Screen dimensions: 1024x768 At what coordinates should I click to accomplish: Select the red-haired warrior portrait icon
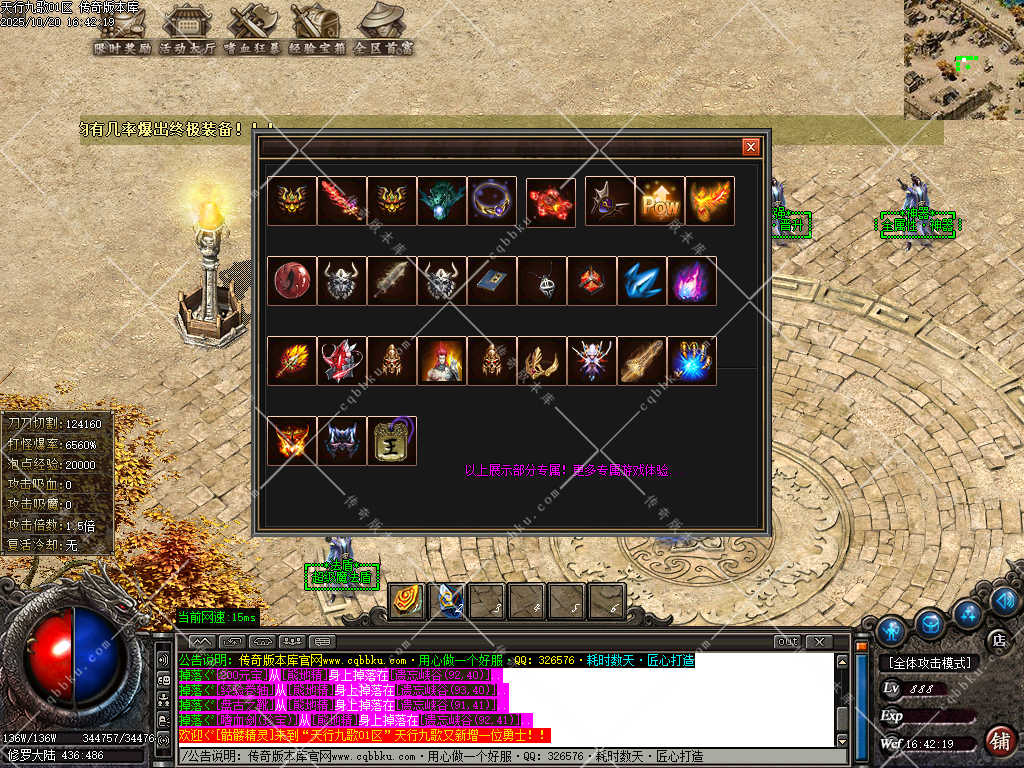tap(442, 361)
